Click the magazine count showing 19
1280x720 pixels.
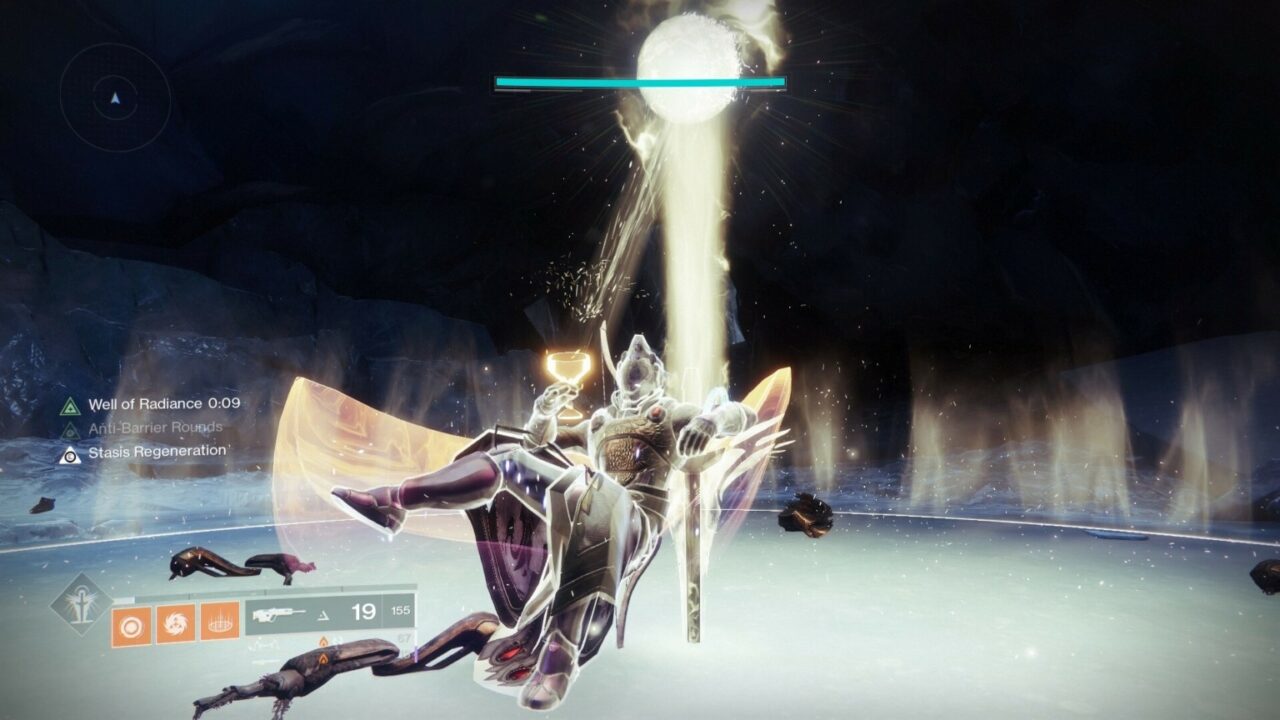tap(363, 610)
